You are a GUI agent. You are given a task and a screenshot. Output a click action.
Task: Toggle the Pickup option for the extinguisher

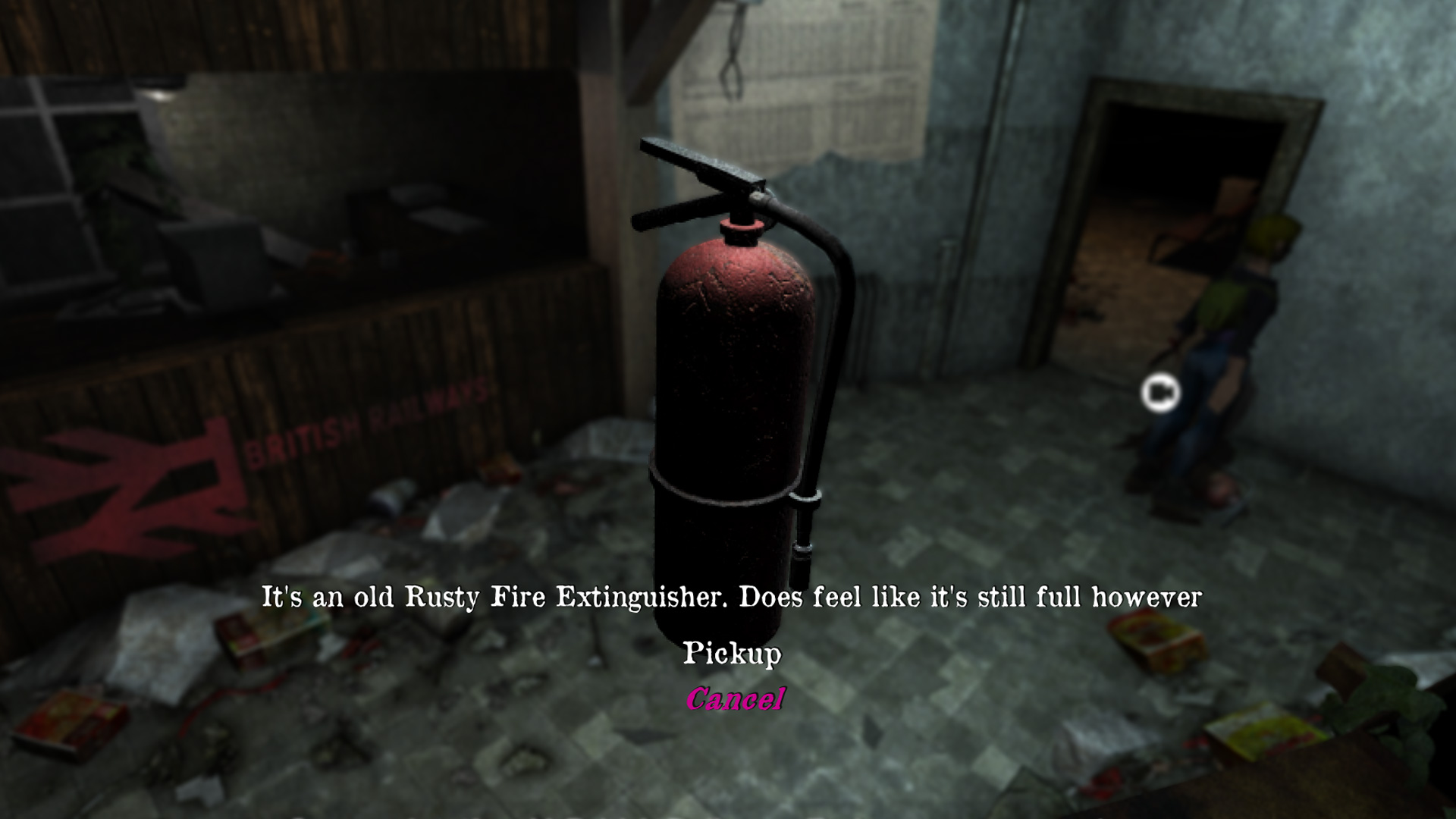coord(733,654)
